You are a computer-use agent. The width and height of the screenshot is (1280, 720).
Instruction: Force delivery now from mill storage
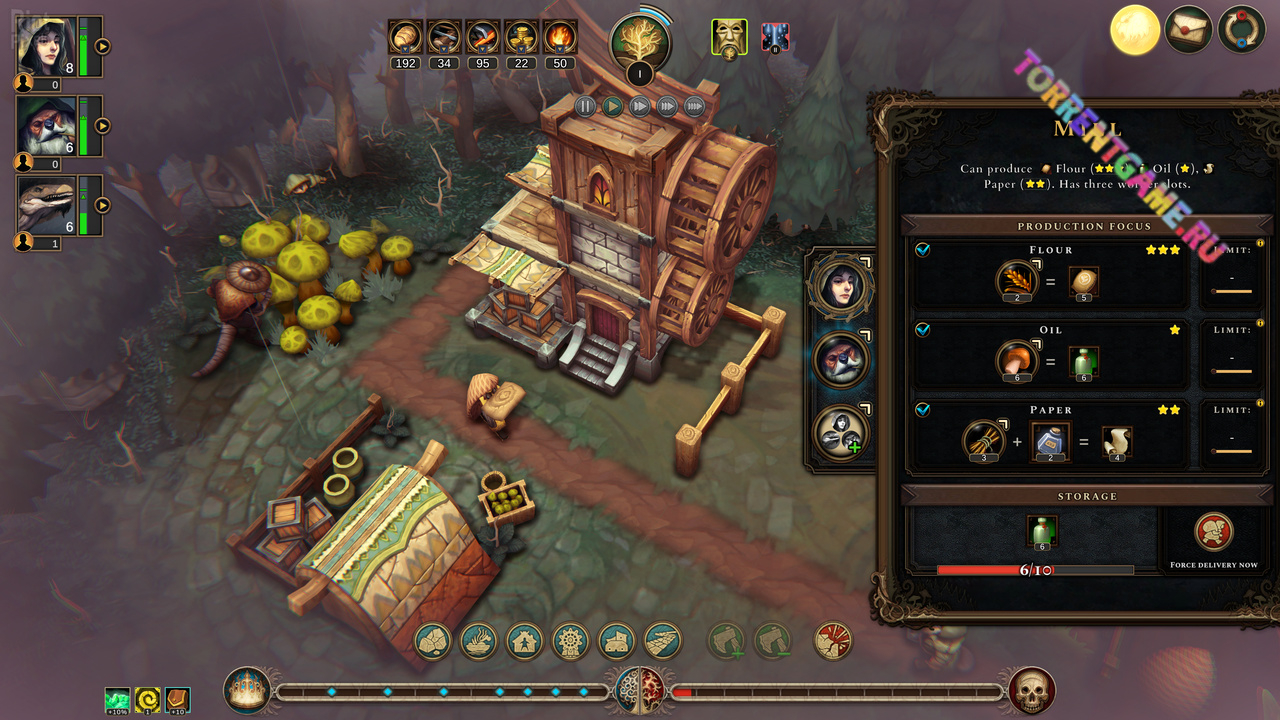pyautogui.click(x=1214, y=533)
